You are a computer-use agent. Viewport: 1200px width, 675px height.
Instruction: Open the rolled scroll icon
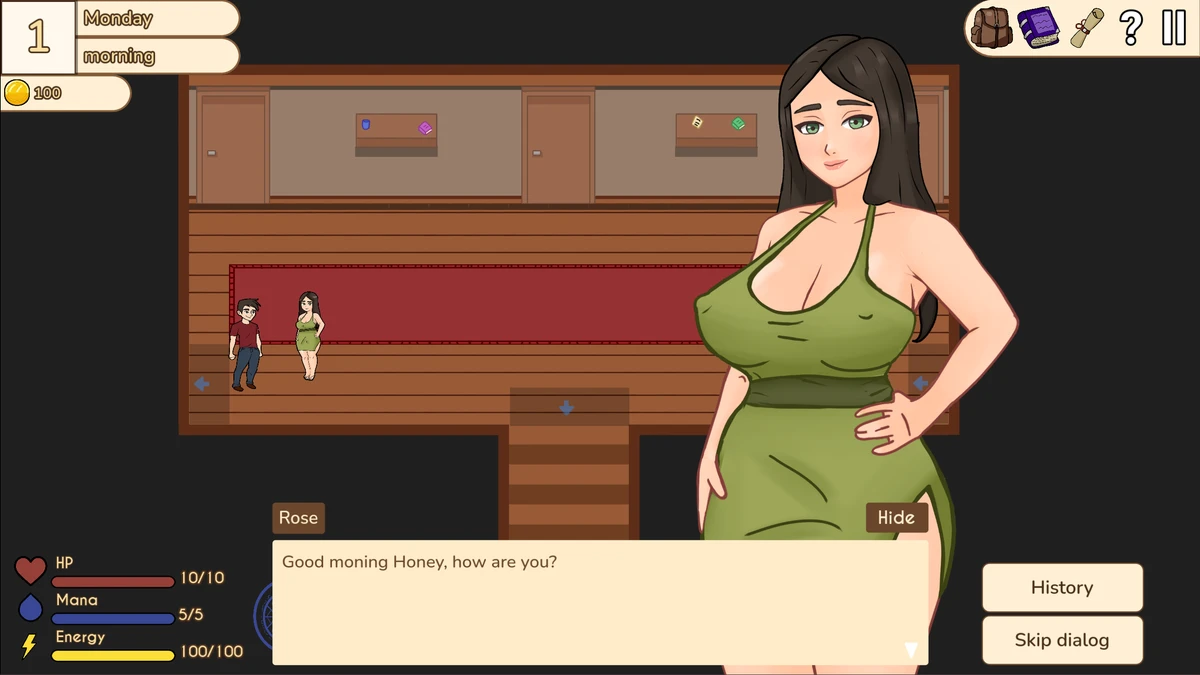pos(1086,28)
